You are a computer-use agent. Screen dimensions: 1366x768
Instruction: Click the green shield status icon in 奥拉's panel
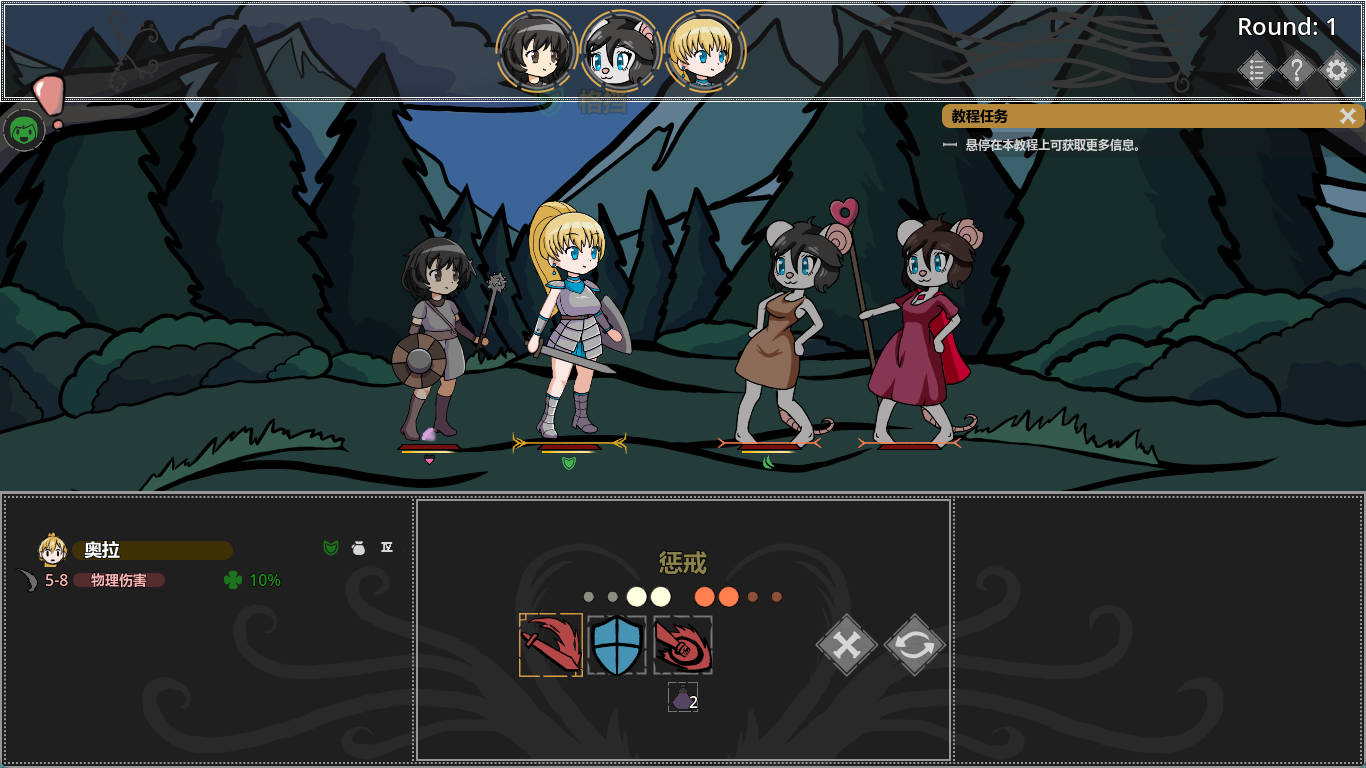click(330, 548)
